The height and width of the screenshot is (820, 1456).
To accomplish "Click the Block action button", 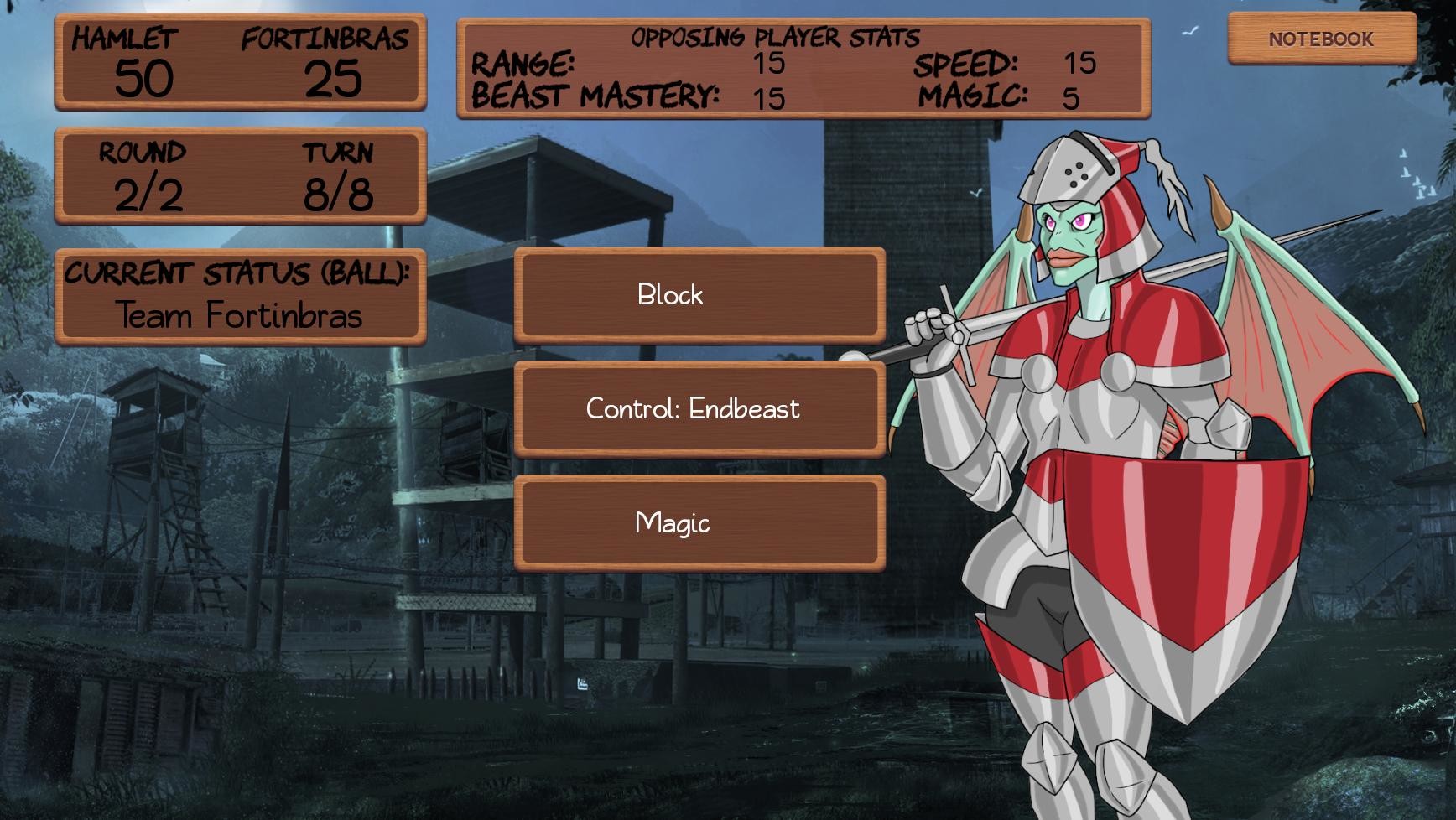I will (700, 295).
